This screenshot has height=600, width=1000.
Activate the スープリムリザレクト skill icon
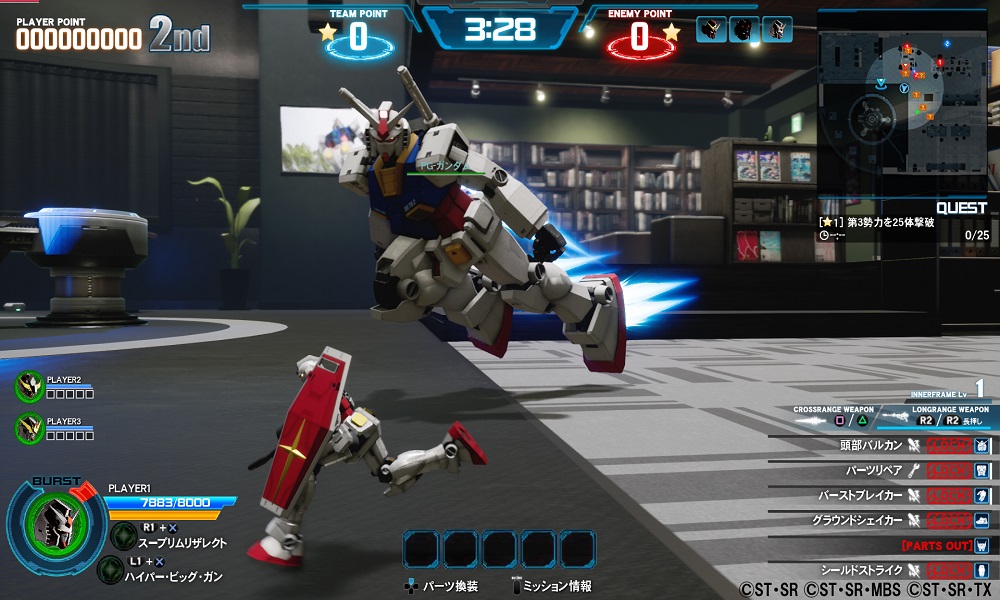[x=124, y=535]
